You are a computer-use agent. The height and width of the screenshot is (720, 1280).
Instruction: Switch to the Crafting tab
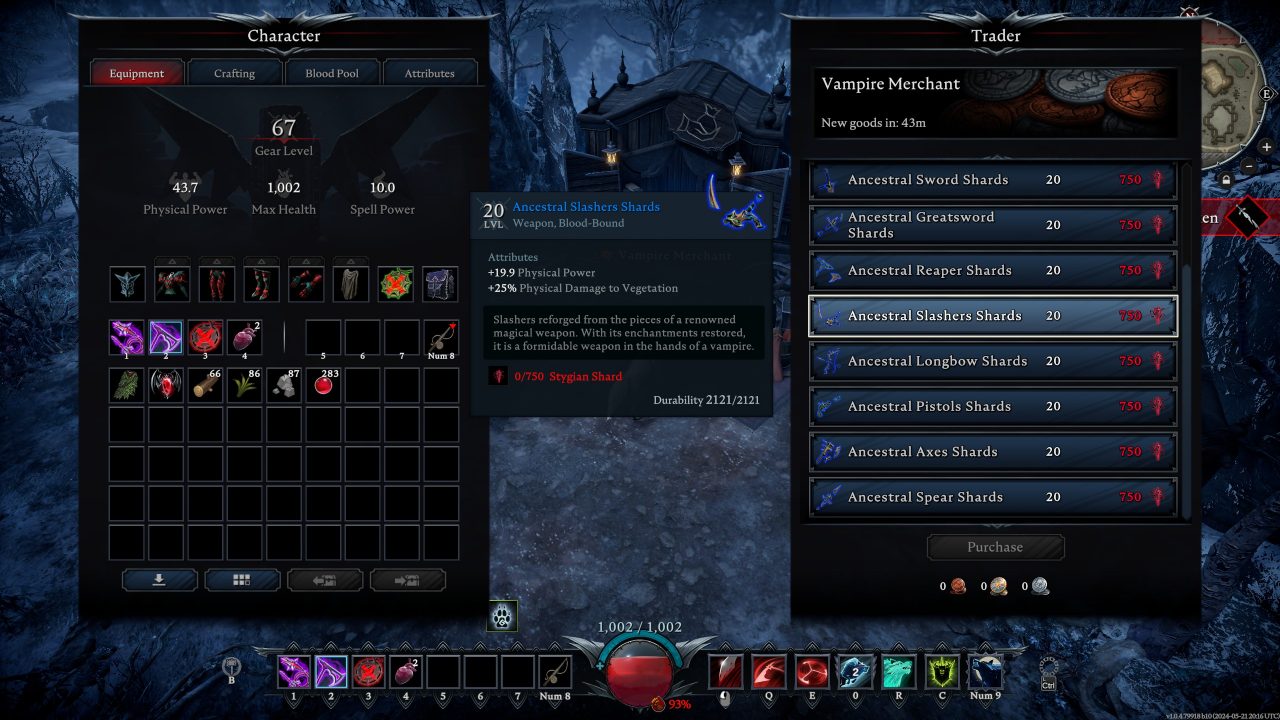point(234,72)
